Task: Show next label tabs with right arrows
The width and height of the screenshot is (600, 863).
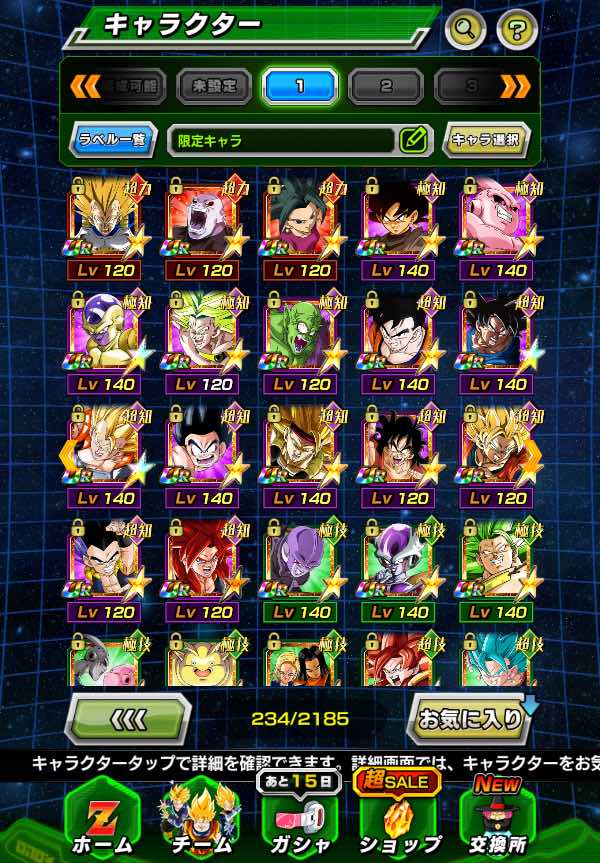Action: click(515, 87)
